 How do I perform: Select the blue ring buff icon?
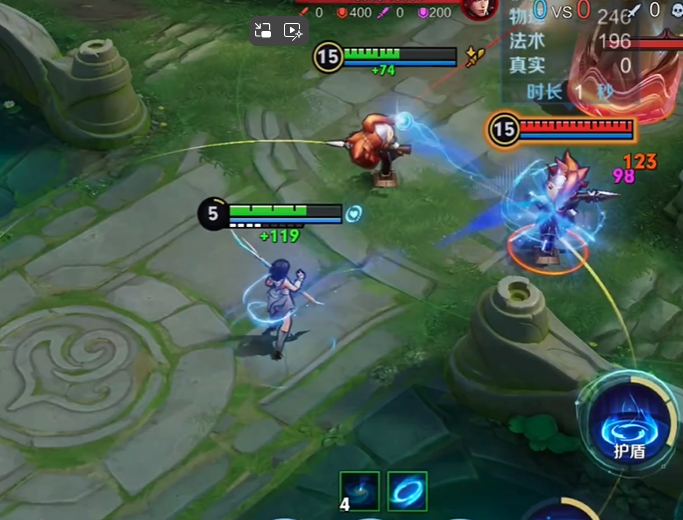click(x=407, y=490)
